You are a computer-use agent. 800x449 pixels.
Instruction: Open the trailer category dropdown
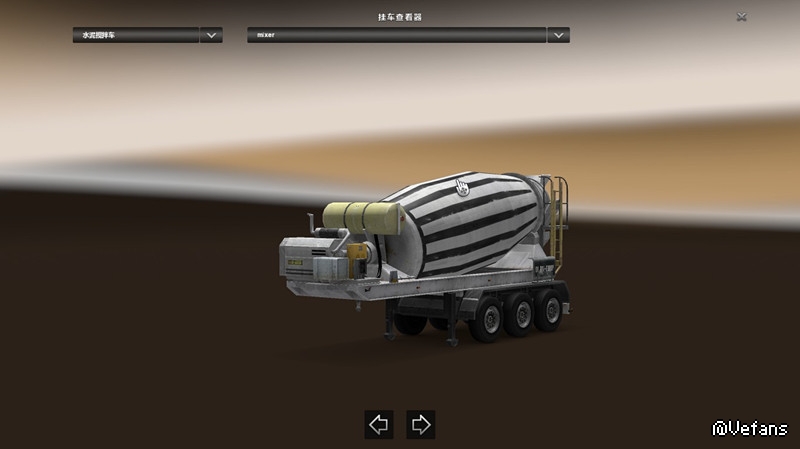tap(210, 35)
